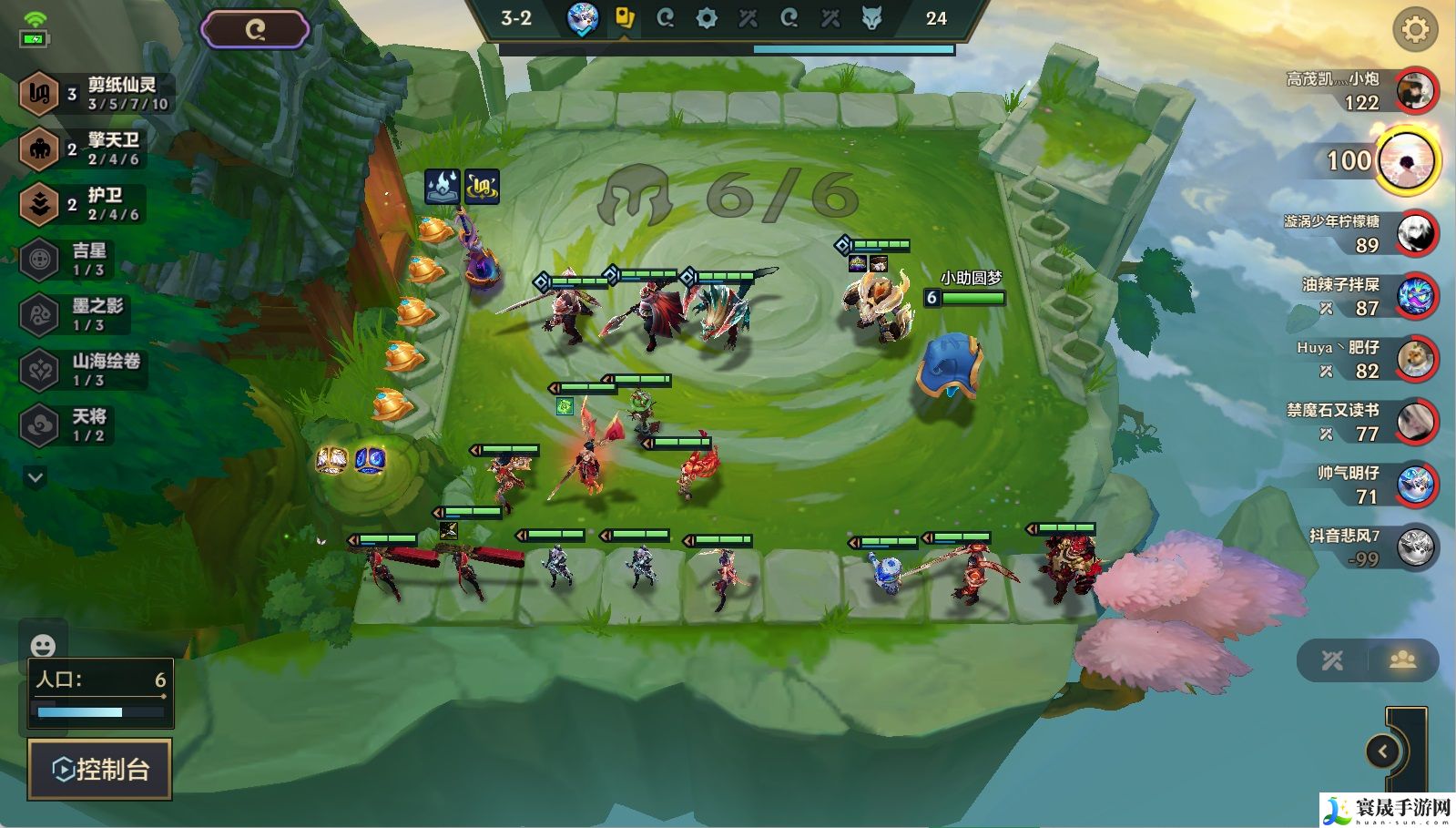View player Huya丶肥仔's board

coord(1416,360)
